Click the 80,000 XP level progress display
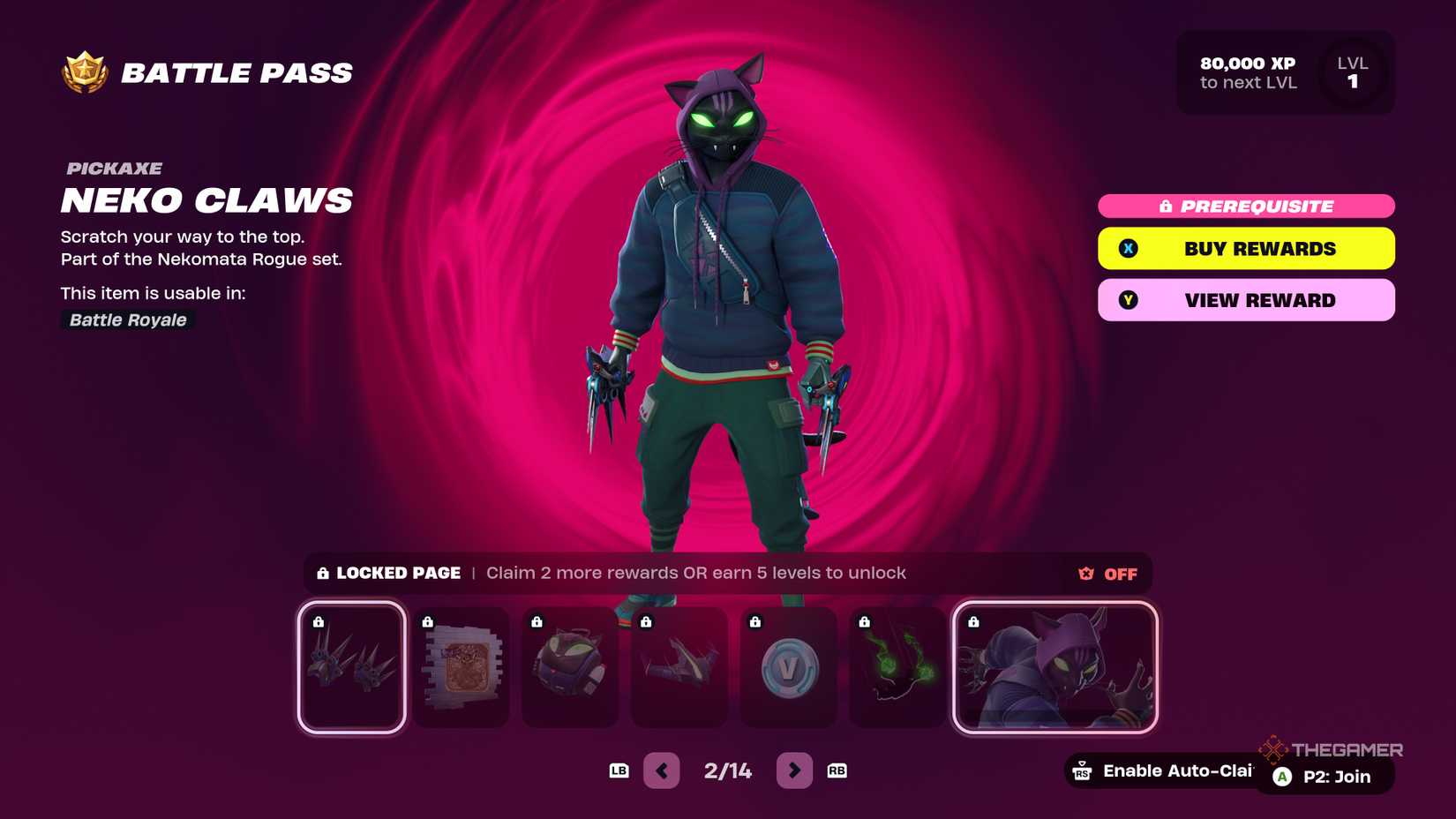Viewport: 1456px width, 819px height. tap(1247, 72)
